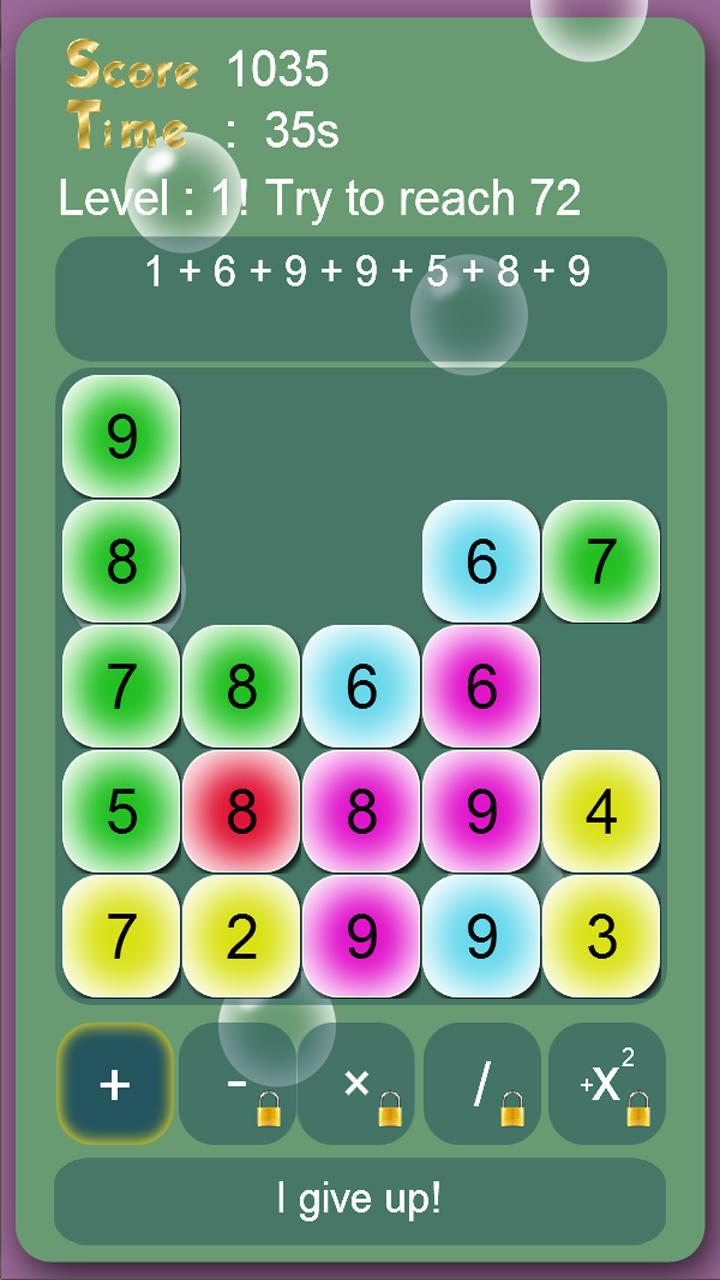The height and width of the screenshot is (1280, 720).
Task: Click the "I give up!" button
Action: [x=360, y=1198]
